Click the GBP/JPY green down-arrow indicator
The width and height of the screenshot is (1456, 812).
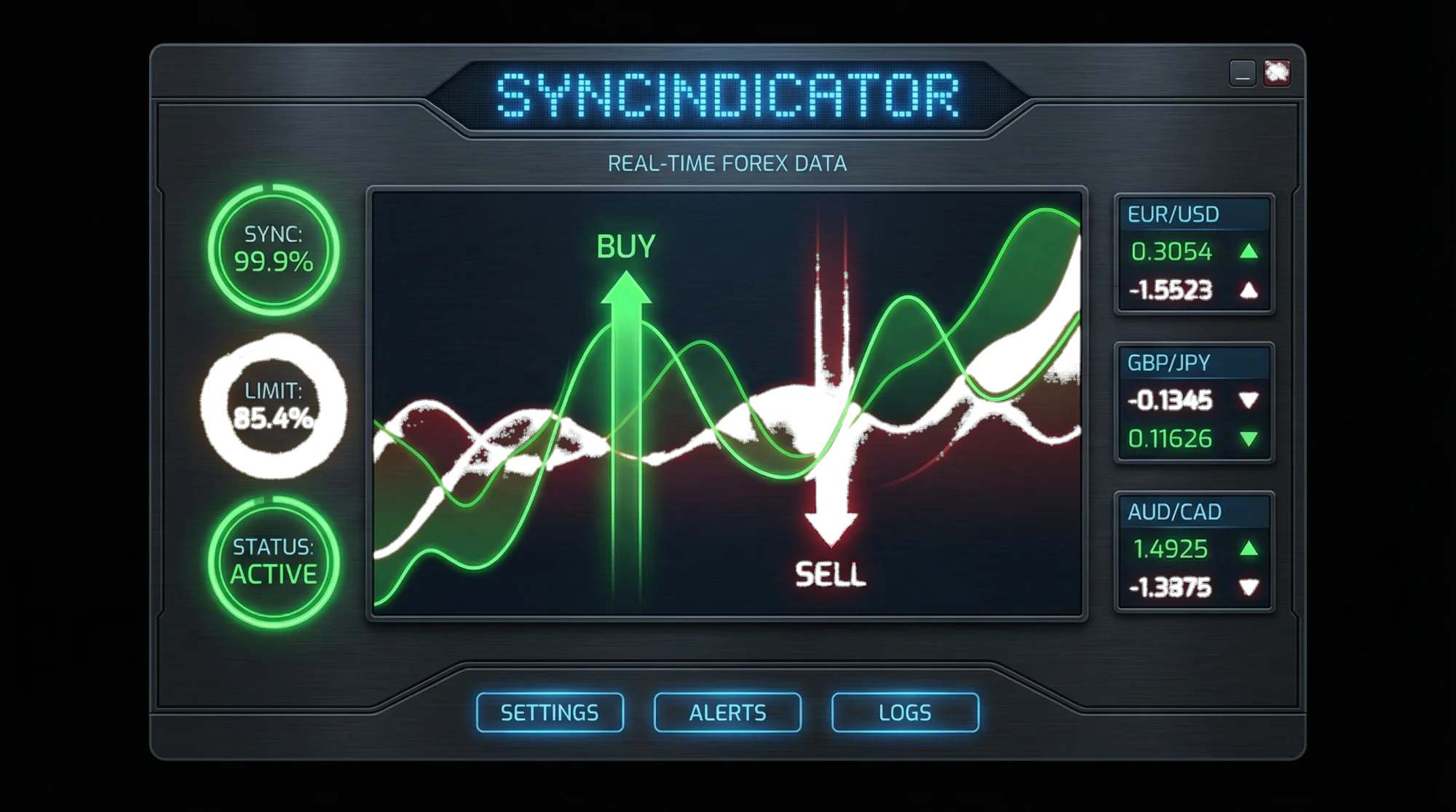(x=1251, y=440)
